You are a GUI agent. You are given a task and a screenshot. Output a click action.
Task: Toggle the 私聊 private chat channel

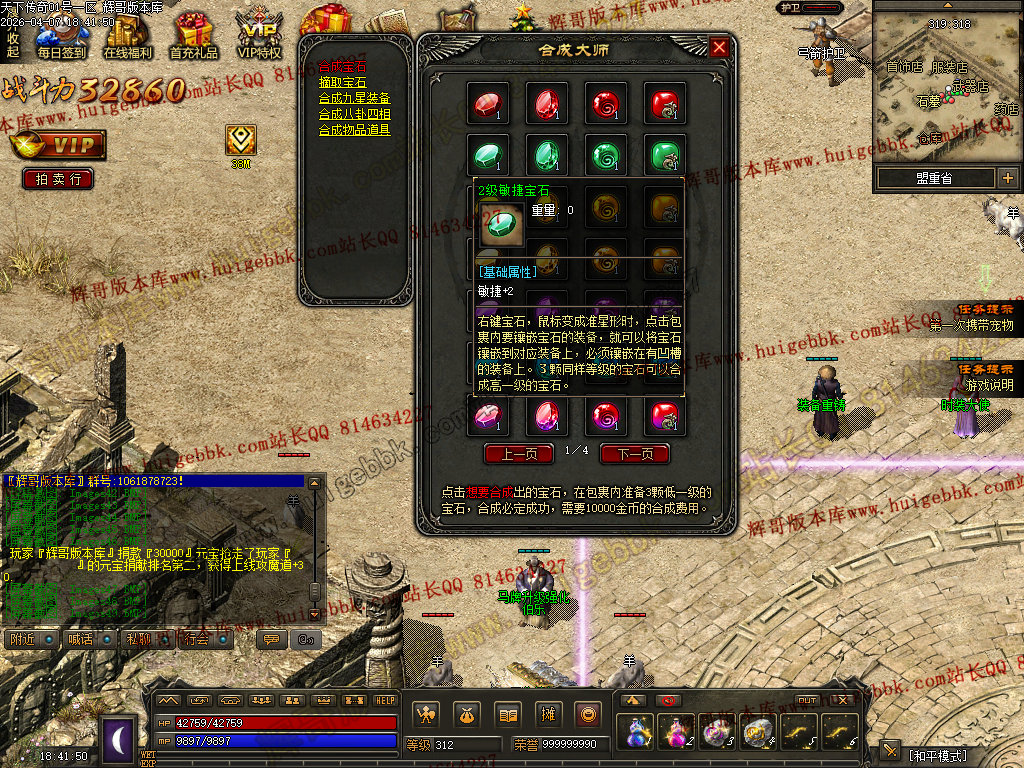(147, 639)
